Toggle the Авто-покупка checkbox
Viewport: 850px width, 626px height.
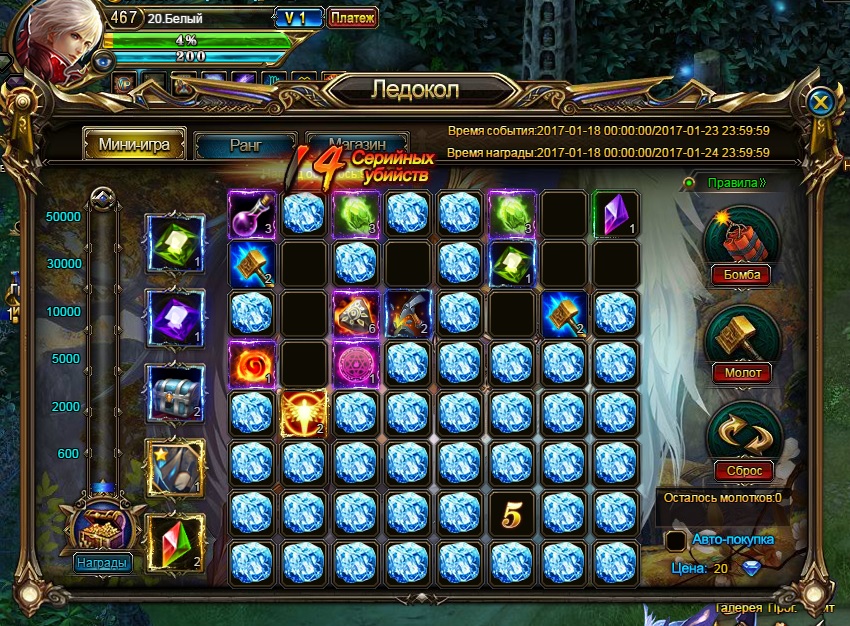point(676,541)
